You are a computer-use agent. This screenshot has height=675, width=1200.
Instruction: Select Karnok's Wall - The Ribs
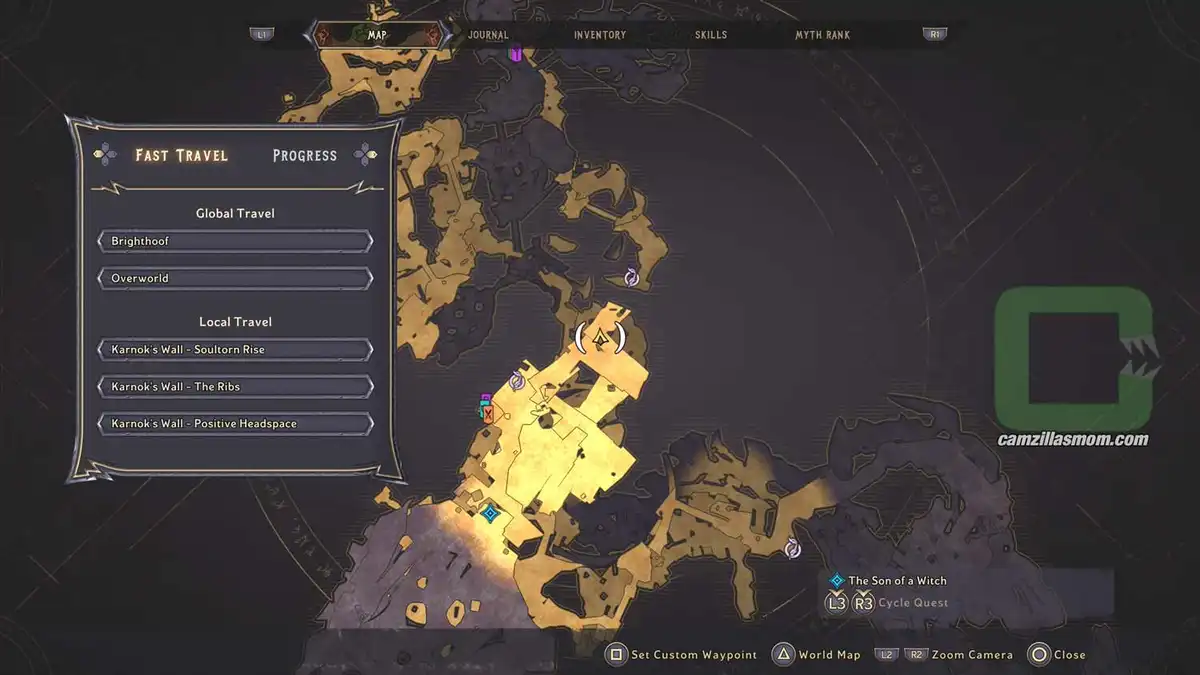point(235,387)
